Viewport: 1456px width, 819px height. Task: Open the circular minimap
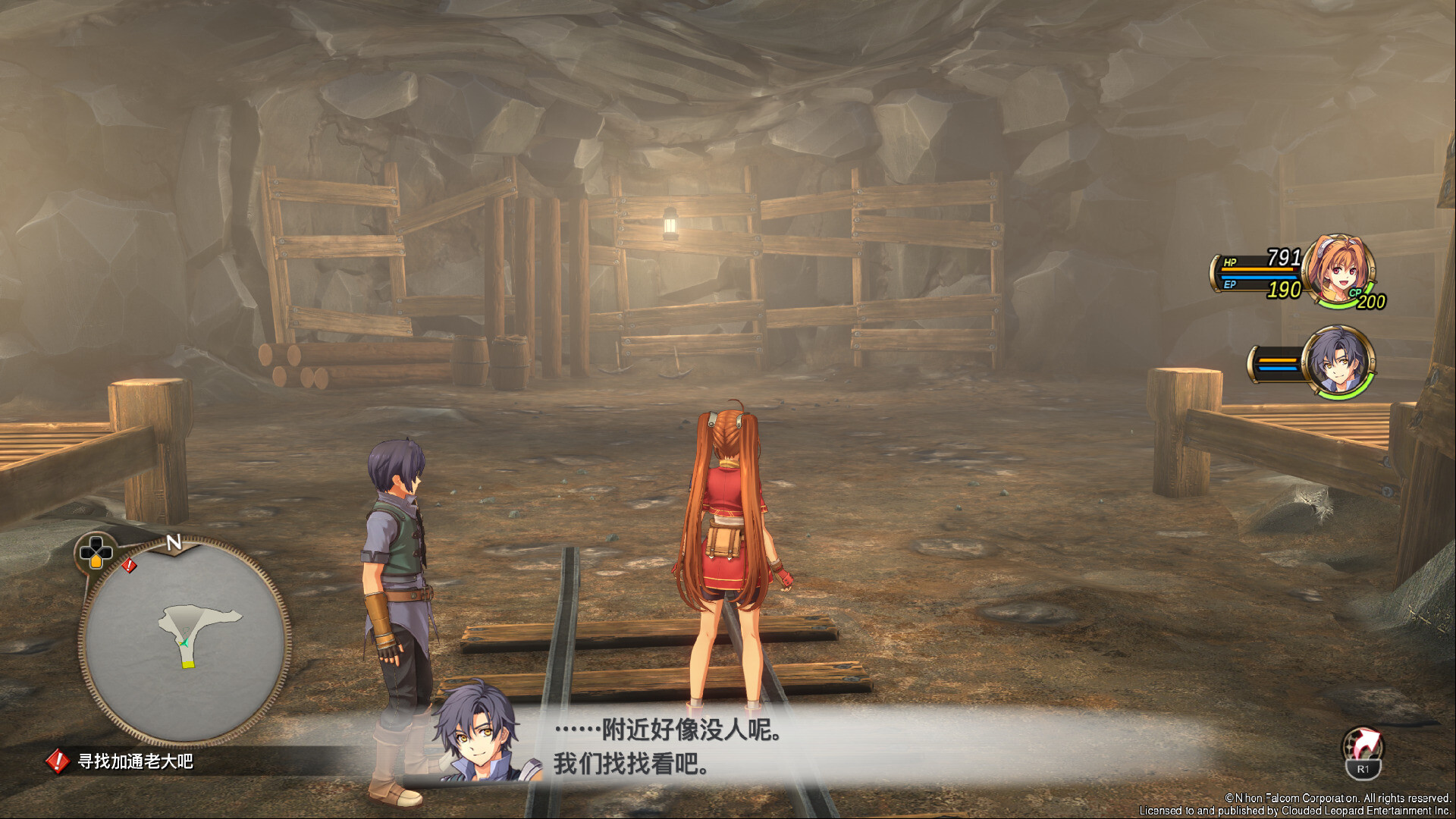tap(184, 642)
